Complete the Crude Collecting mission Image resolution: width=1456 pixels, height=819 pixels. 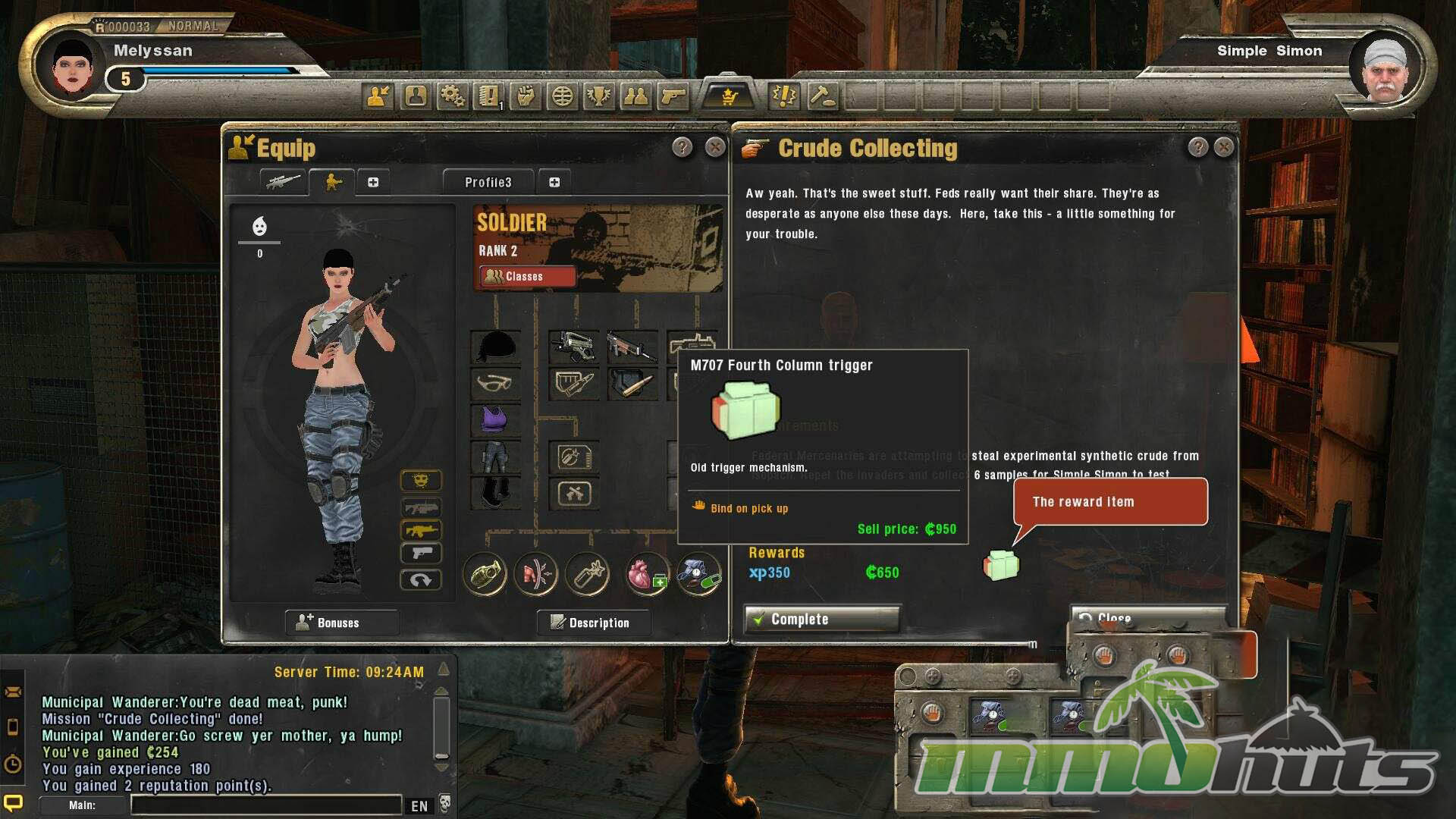tap(822, 620)
